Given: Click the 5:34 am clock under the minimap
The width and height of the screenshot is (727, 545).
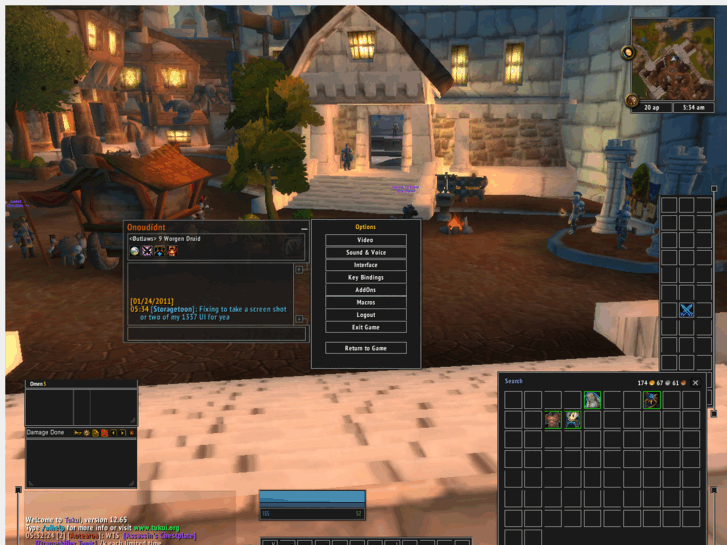Looking at the screenshot, I should click(694, 107).
